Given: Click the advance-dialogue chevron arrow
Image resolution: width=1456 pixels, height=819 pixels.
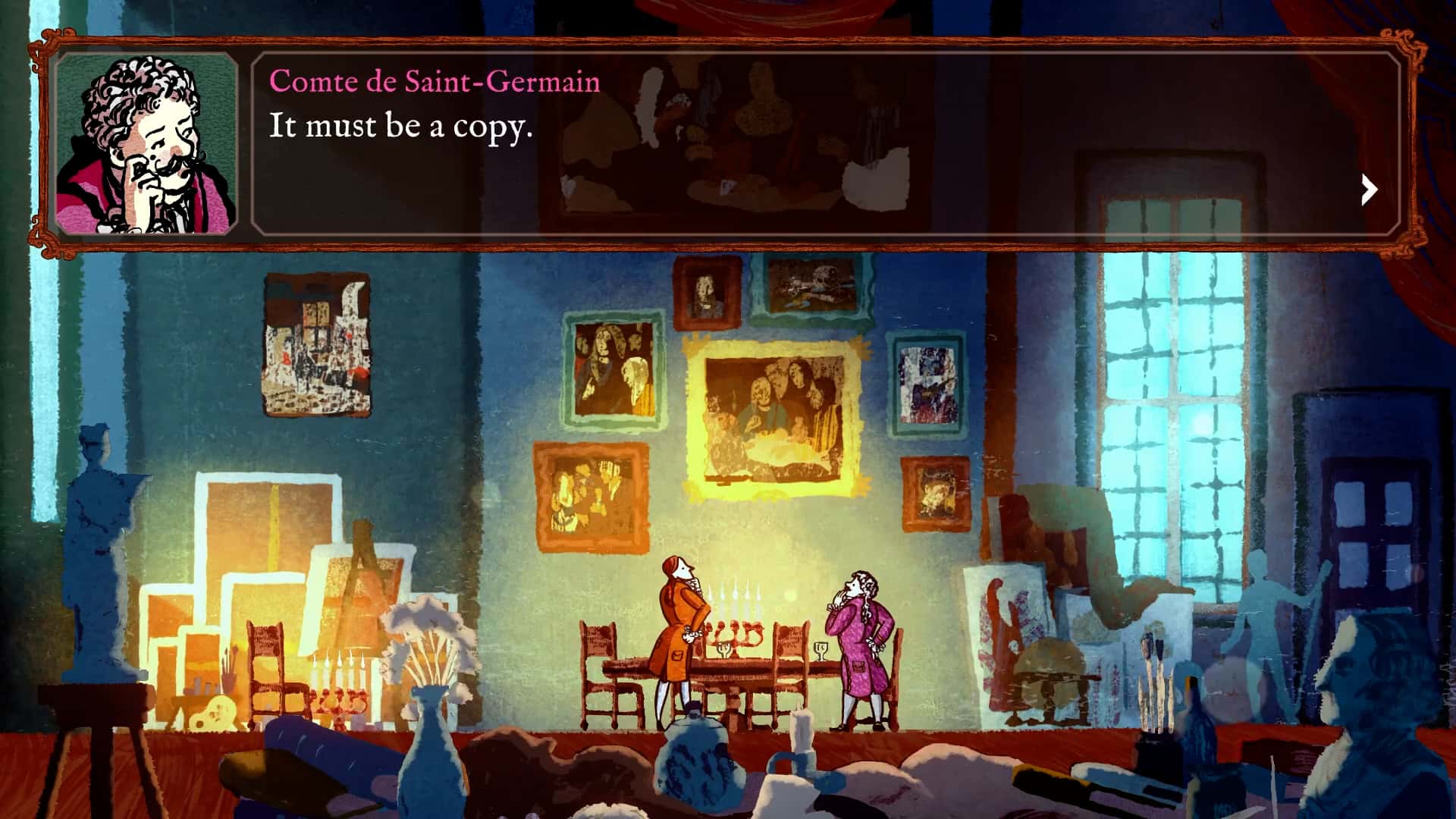Looking at the screenshot, I should coord(1369,190).
